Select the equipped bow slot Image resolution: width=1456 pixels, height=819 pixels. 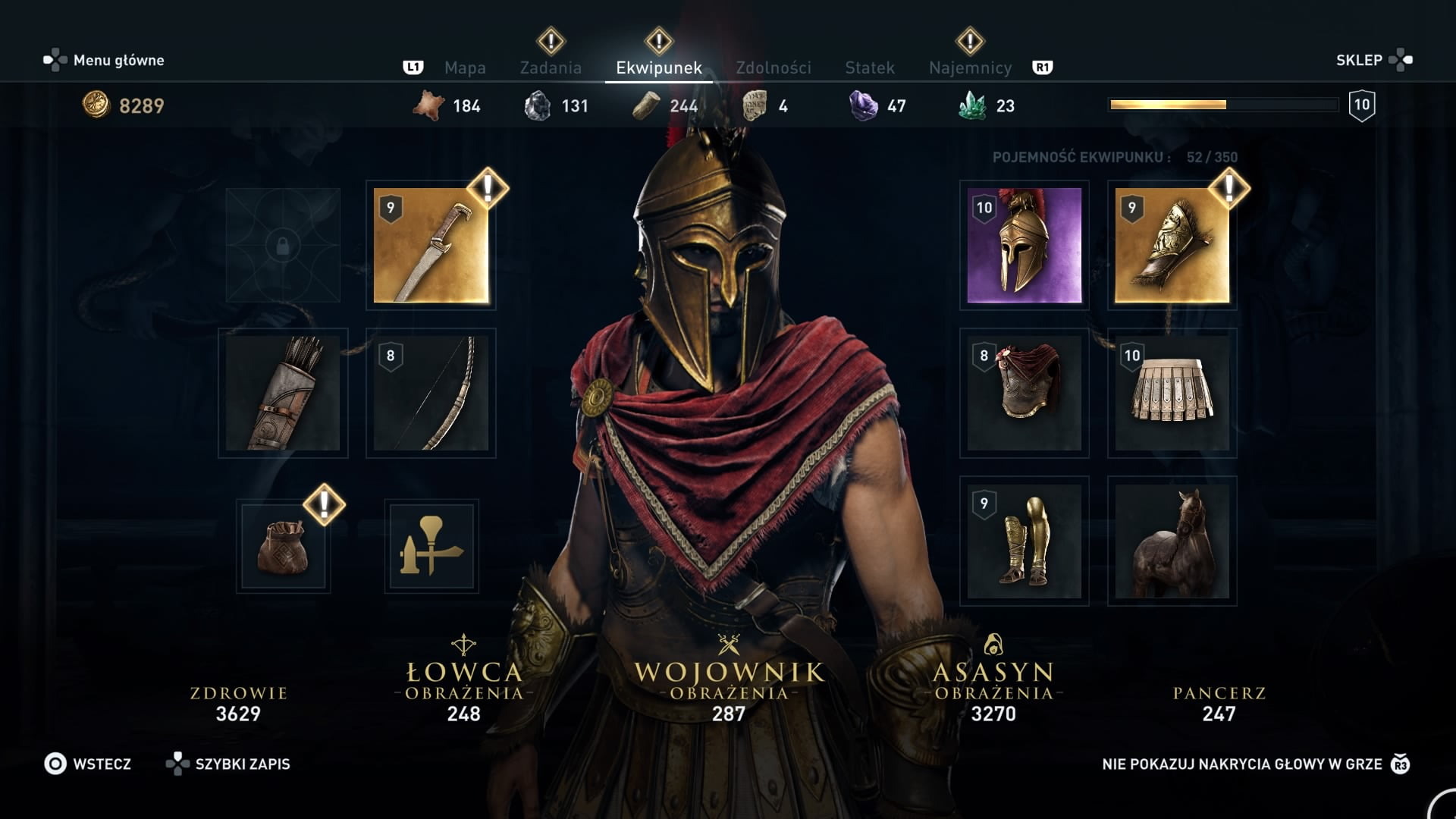pos(431,393)
